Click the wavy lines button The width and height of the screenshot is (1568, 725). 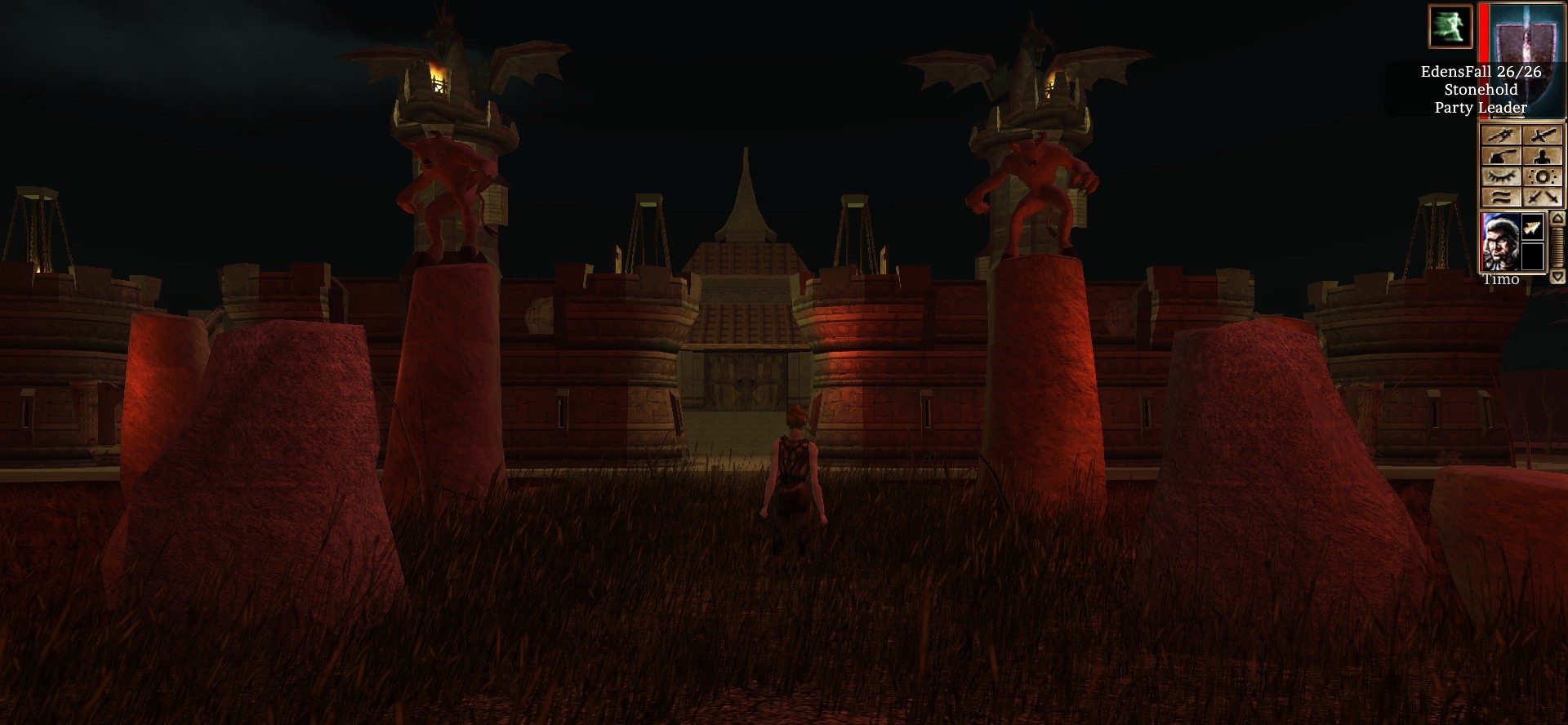click(x=1501, y=197)
